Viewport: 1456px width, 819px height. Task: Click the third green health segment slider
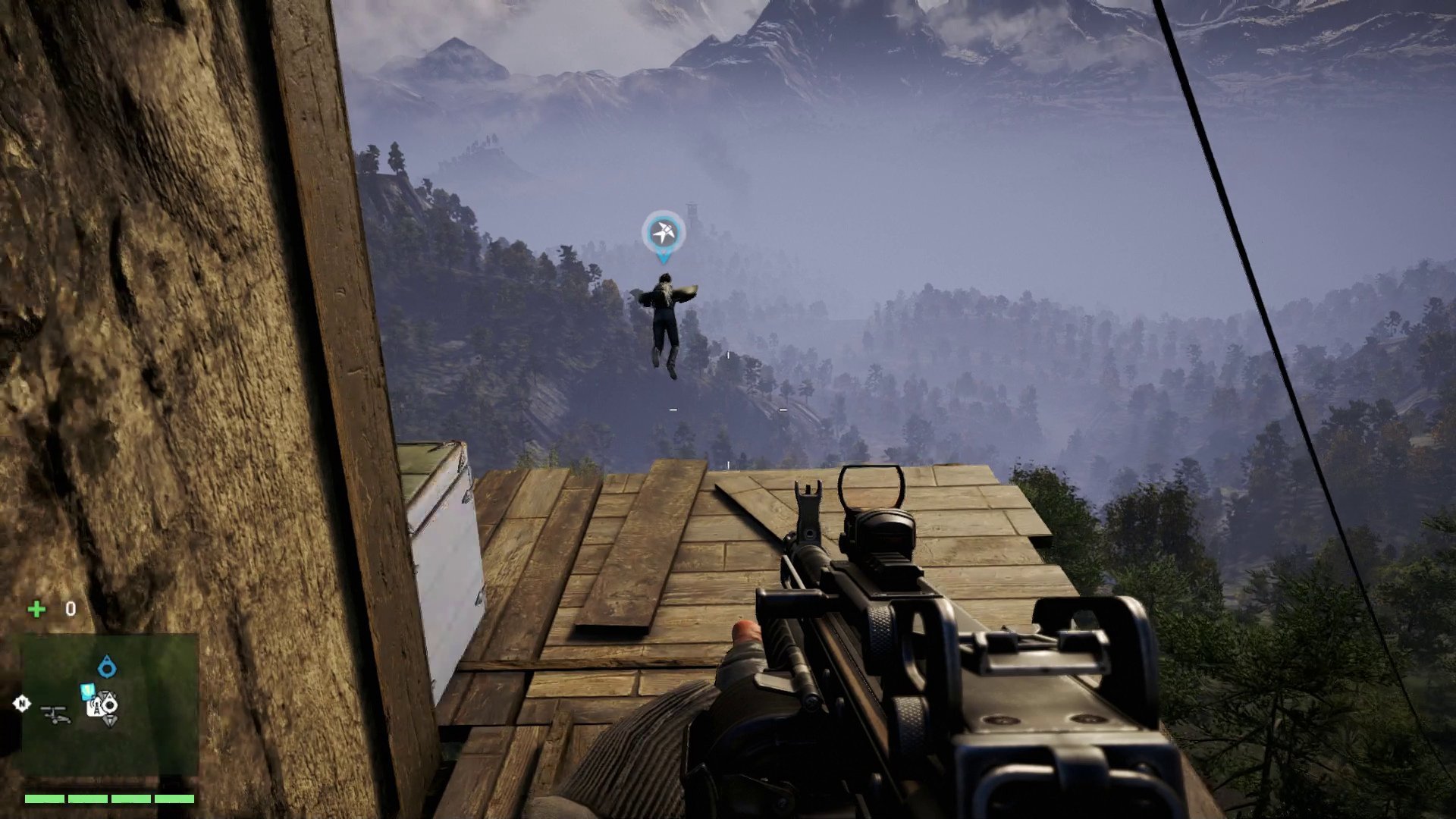130,799
